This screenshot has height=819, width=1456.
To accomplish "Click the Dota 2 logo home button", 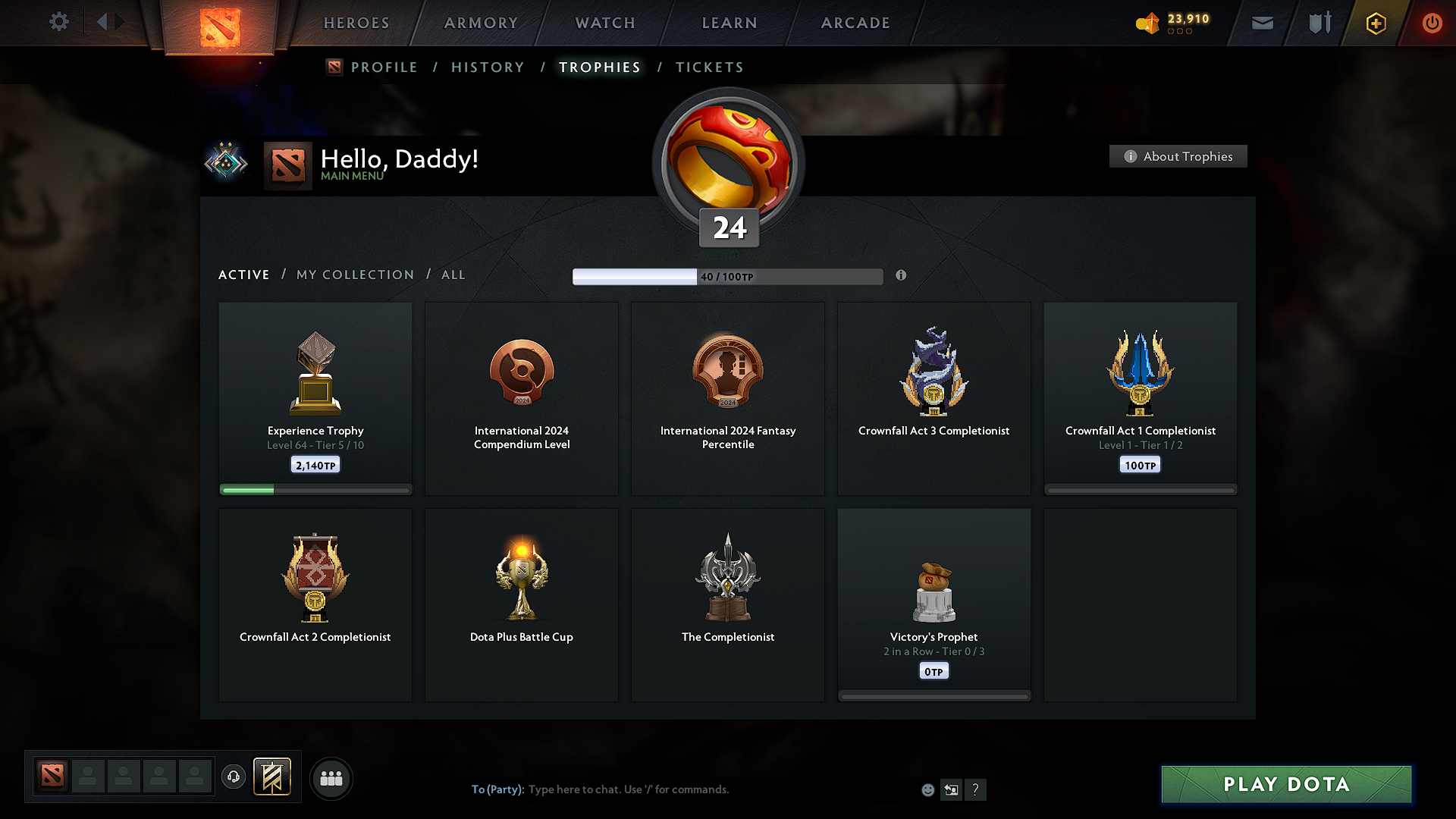I will tap(219, 24).
